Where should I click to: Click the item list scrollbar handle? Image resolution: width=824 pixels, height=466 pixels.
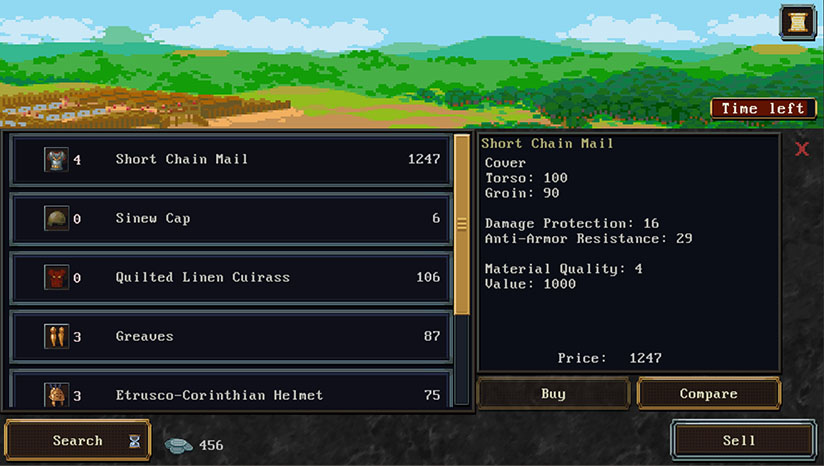tap(462, 224)
